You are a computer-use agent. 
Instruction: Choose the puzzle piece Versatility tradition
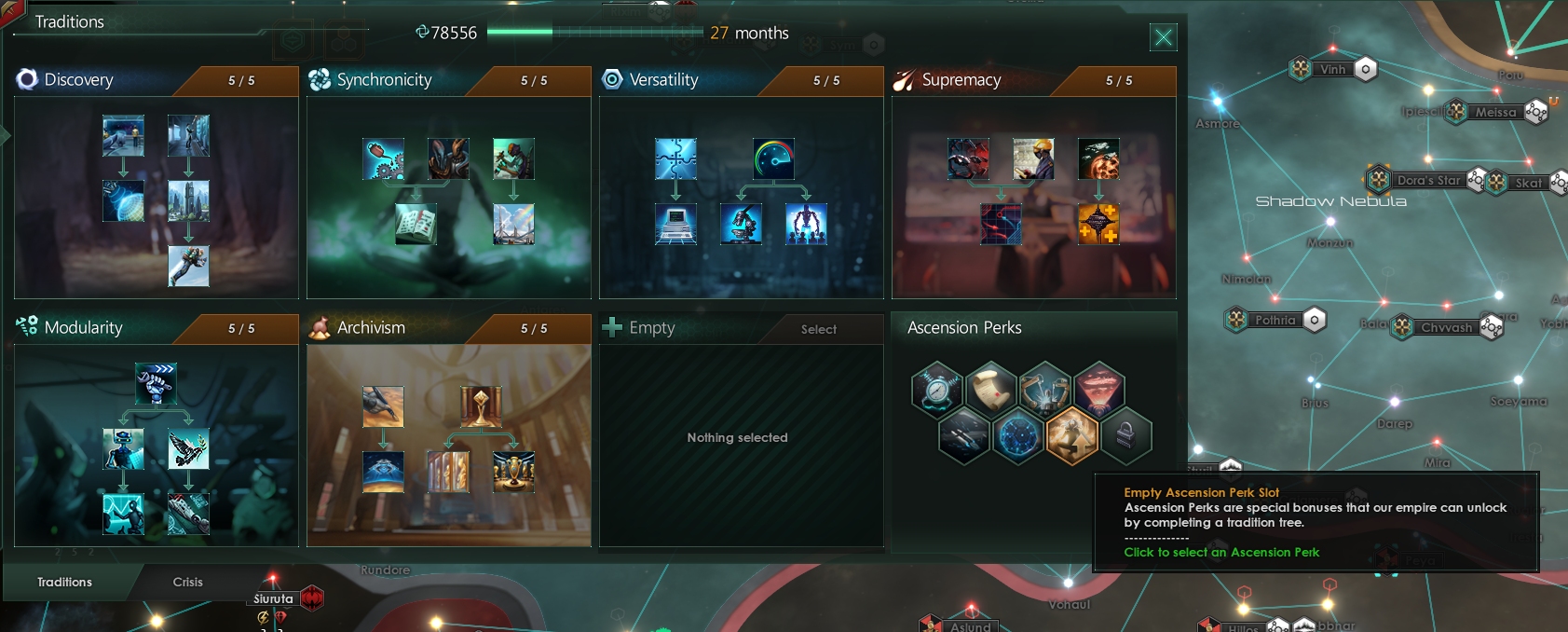(x=675, y=159)
